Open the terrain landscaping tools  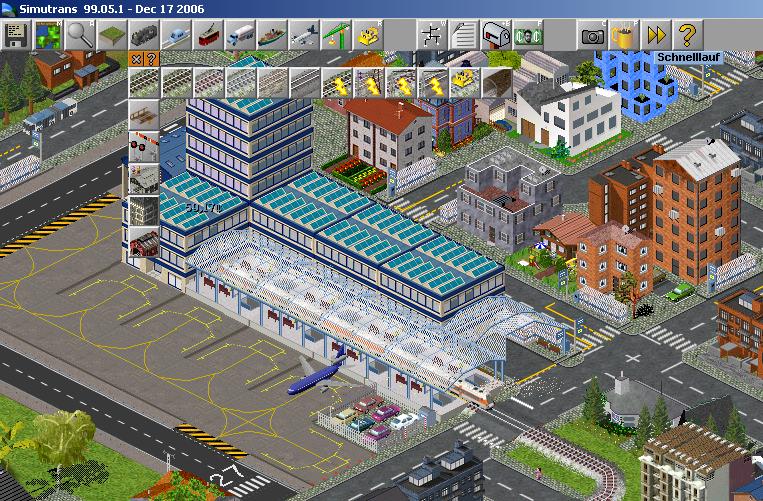pos(112,34)
